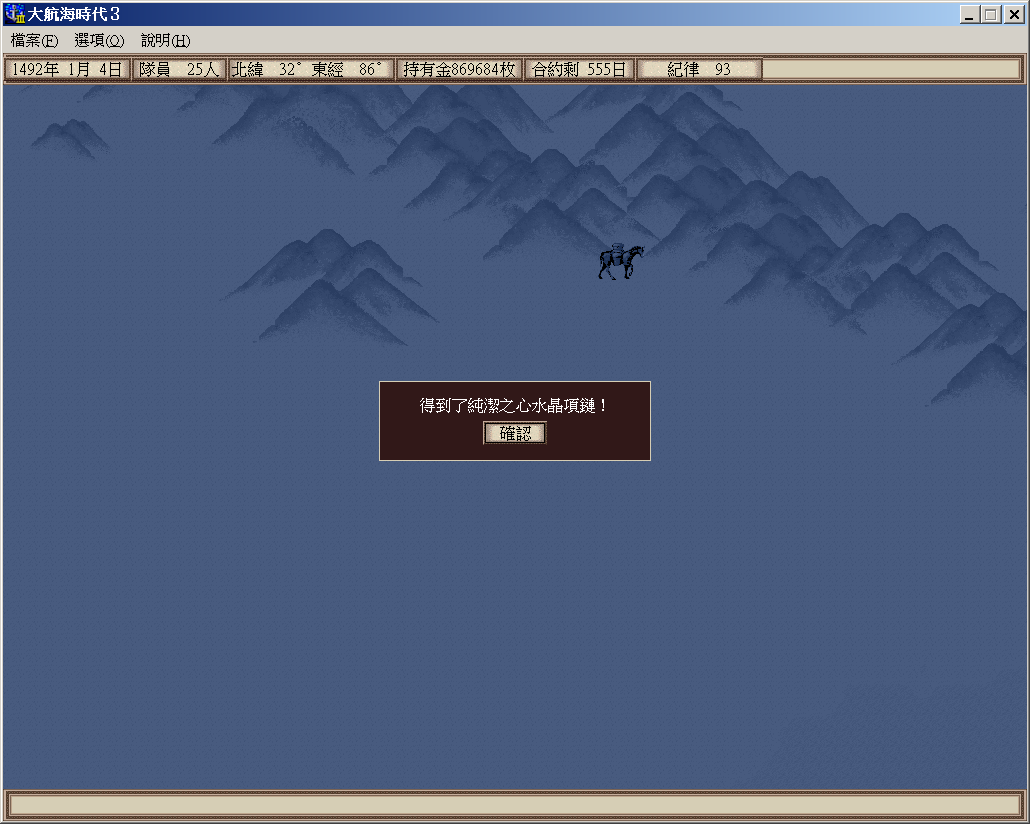Maximize the game window
Viewport: 1030px width, 824px height.
tap(990, 15)
